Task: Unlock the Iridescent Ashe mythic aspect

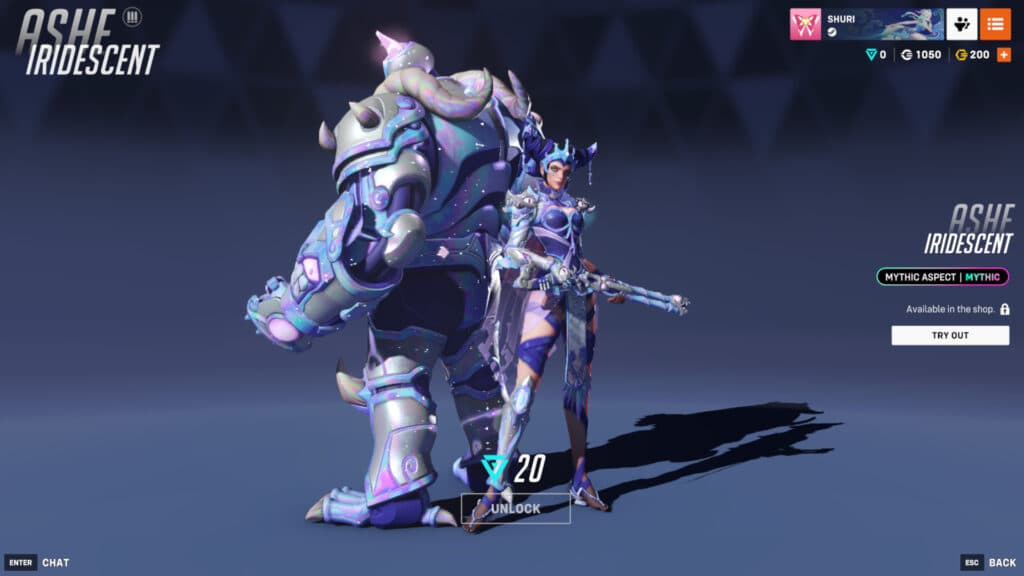Action: 515,508
